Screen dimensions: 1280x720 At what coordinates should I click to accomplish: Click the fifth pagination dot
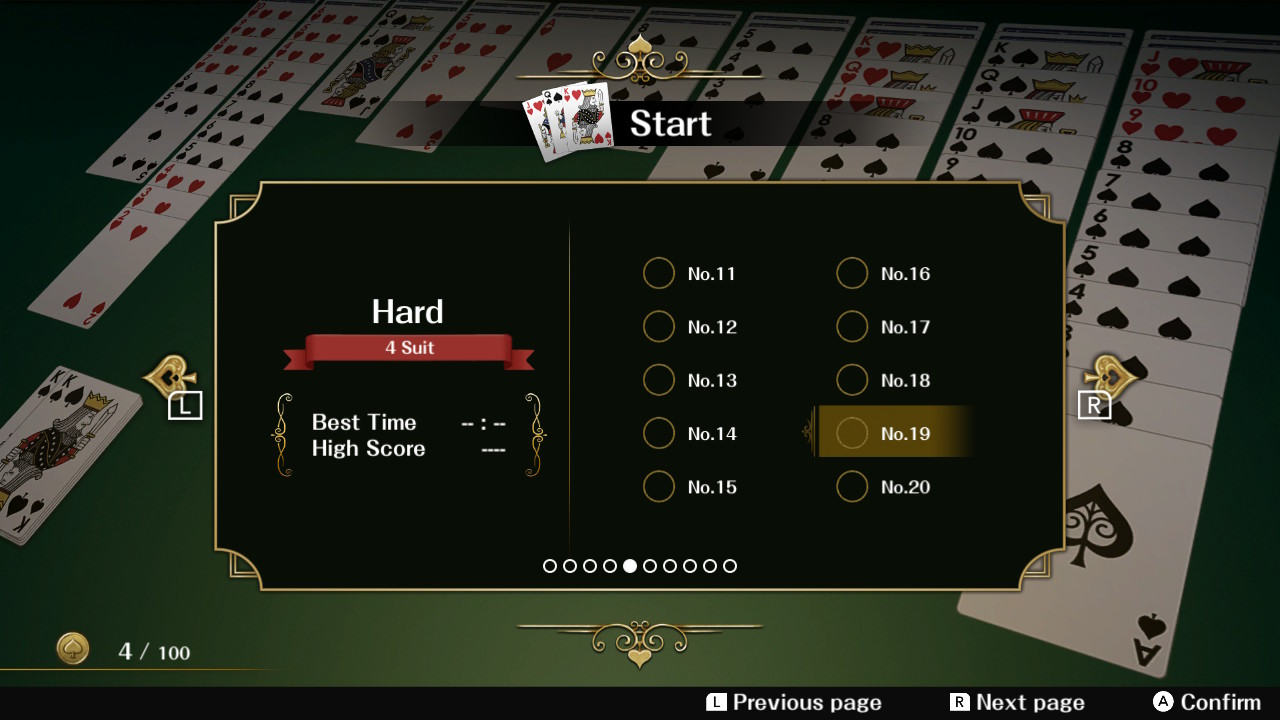coord(630,566)
